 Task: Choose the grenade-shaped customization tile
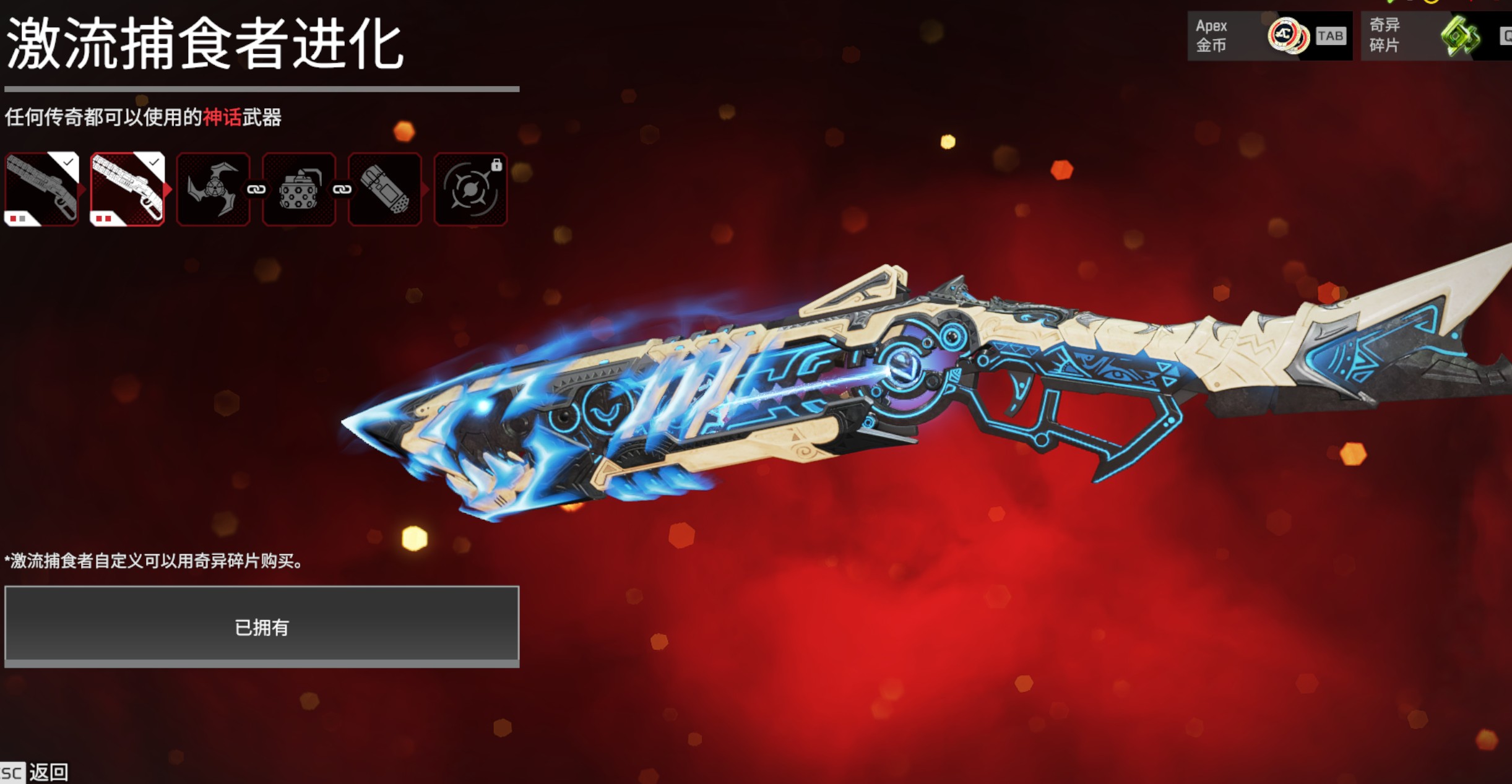pos(384,189)
